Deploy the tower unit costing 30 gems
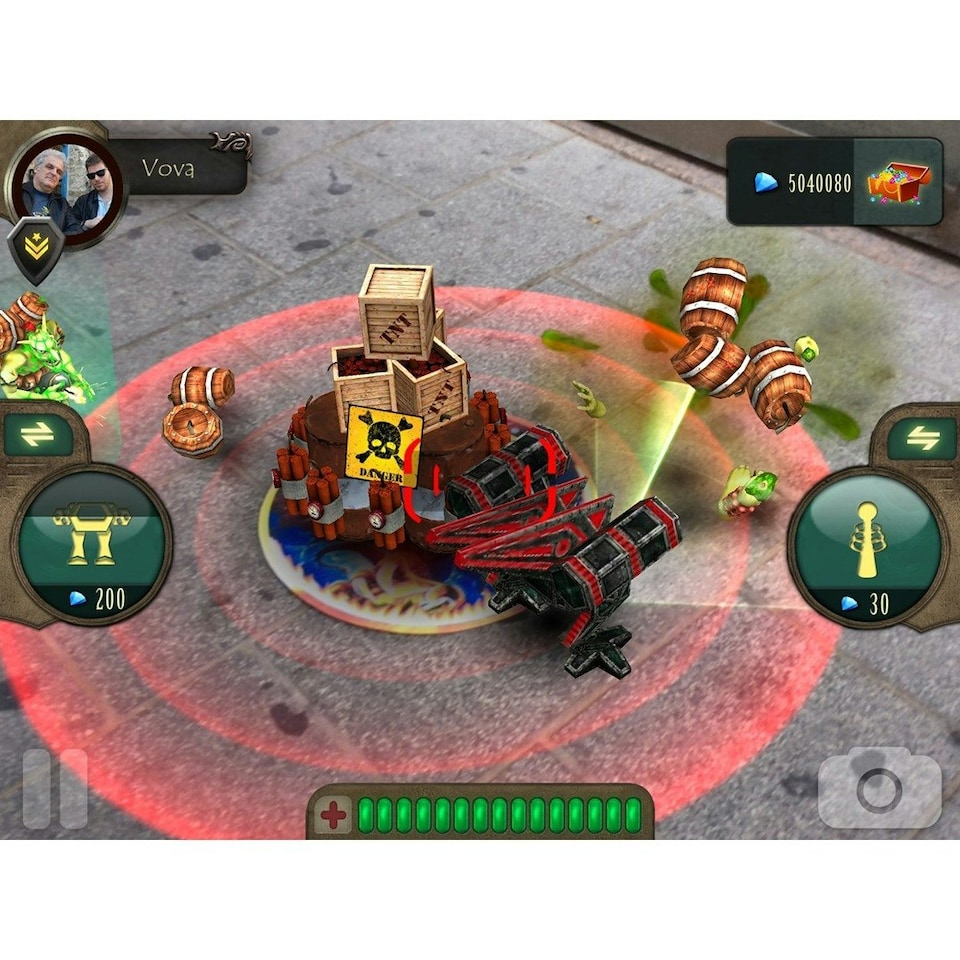 [866, 548]
